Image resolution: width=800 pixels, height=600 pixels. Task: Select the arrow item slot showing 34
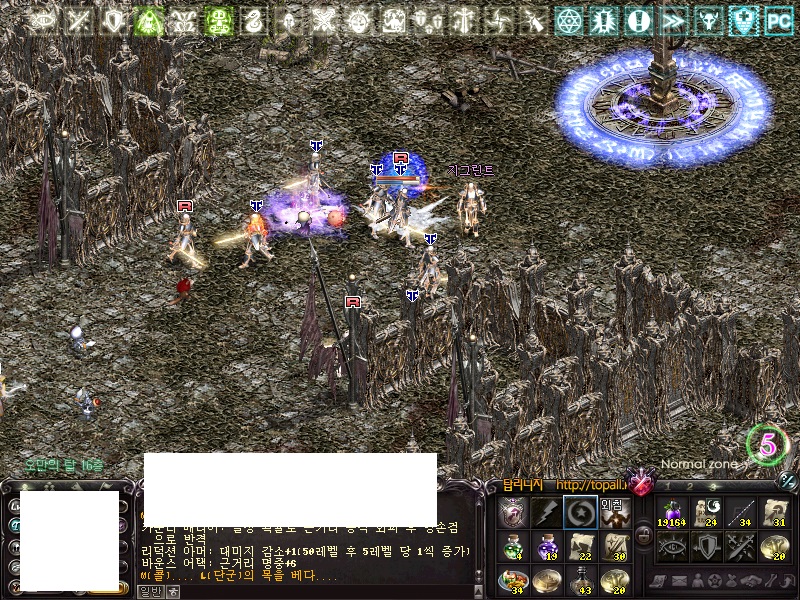coord(740,512)
